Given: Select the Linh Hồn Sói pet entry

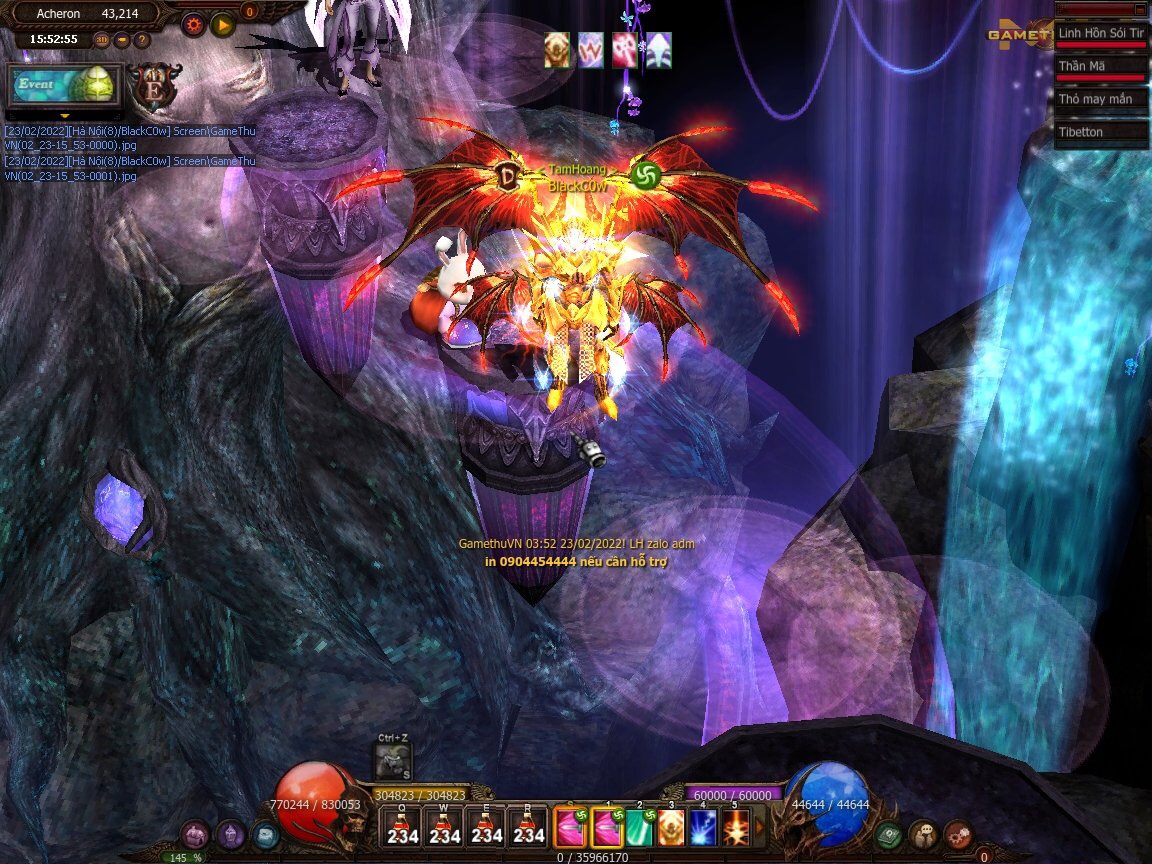Looking at the screenshot, I should (x=1100, y=34).
